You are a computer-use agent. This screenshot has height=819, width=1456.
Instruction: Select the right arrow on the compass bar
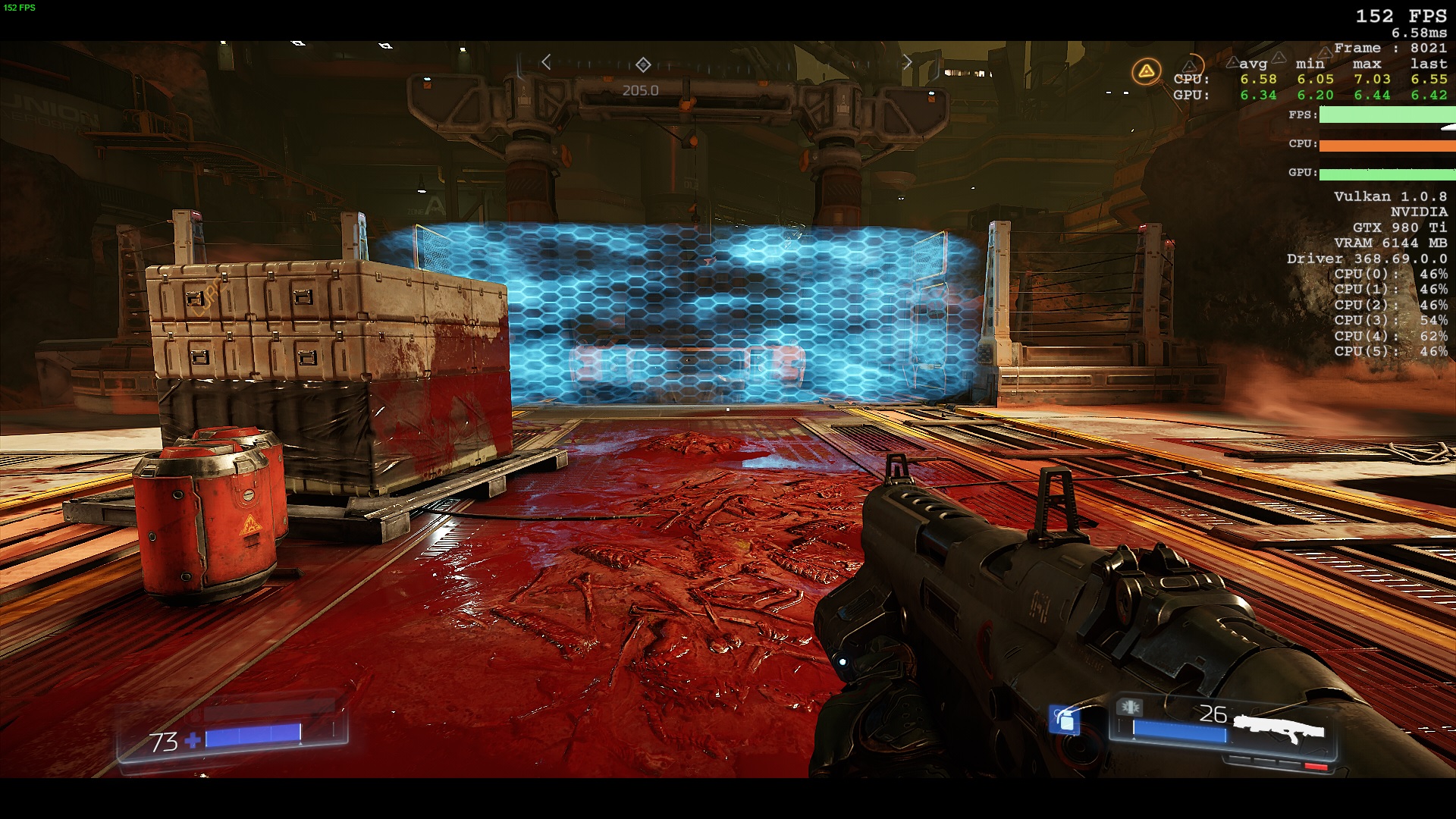(x=907, y=62)
